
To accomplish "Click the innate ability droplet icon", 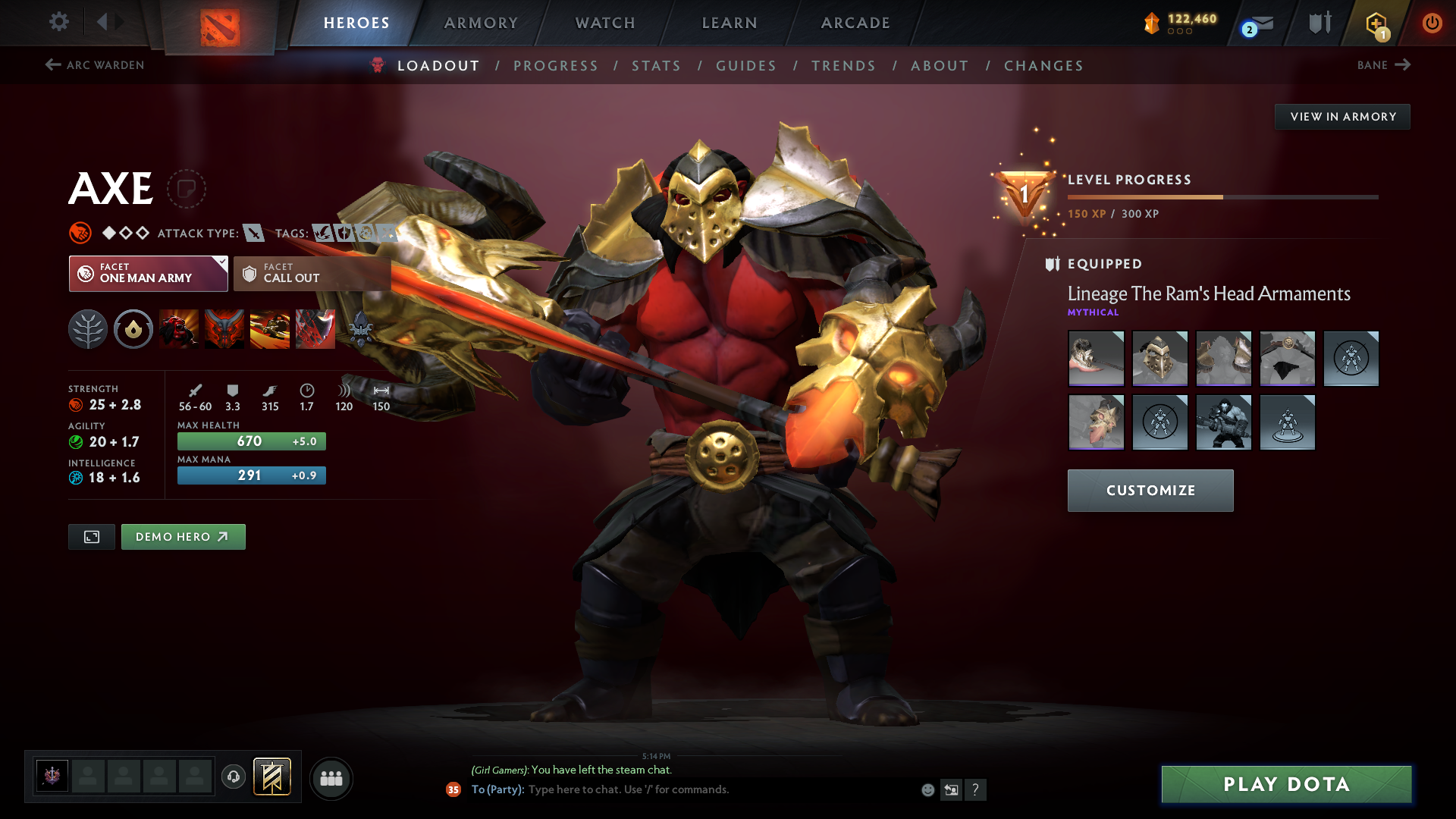I will point(133,329).
